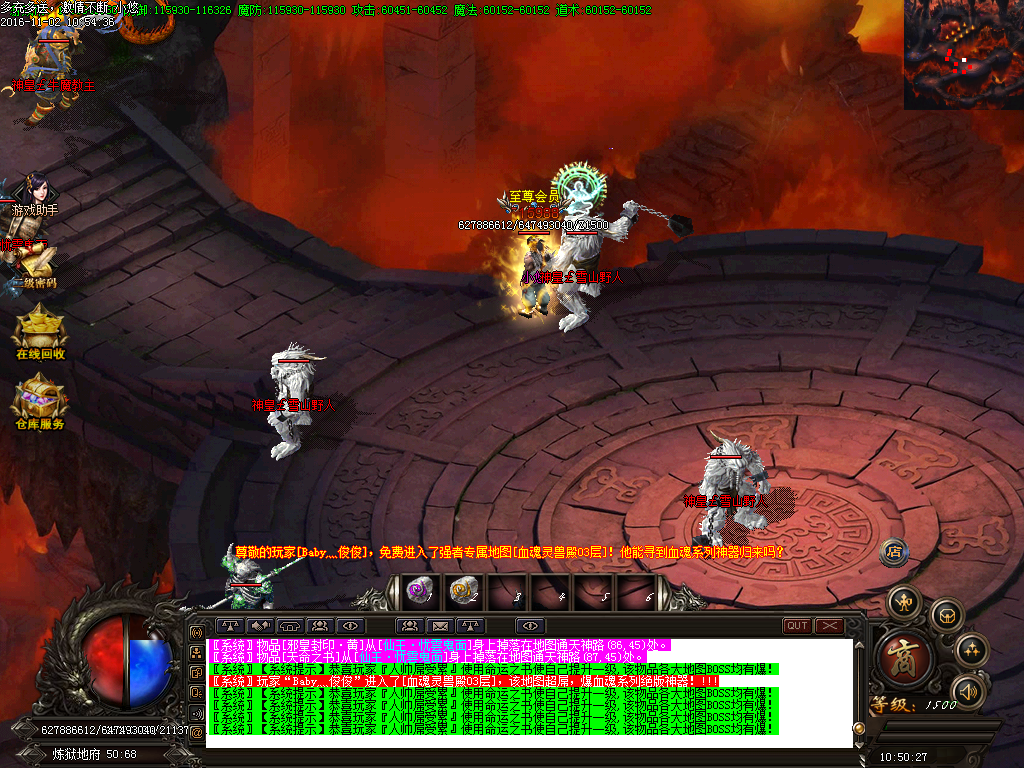Use the purple scroll in hotbar slot 1
1024x768 pixels.
[x=418, y=590]
